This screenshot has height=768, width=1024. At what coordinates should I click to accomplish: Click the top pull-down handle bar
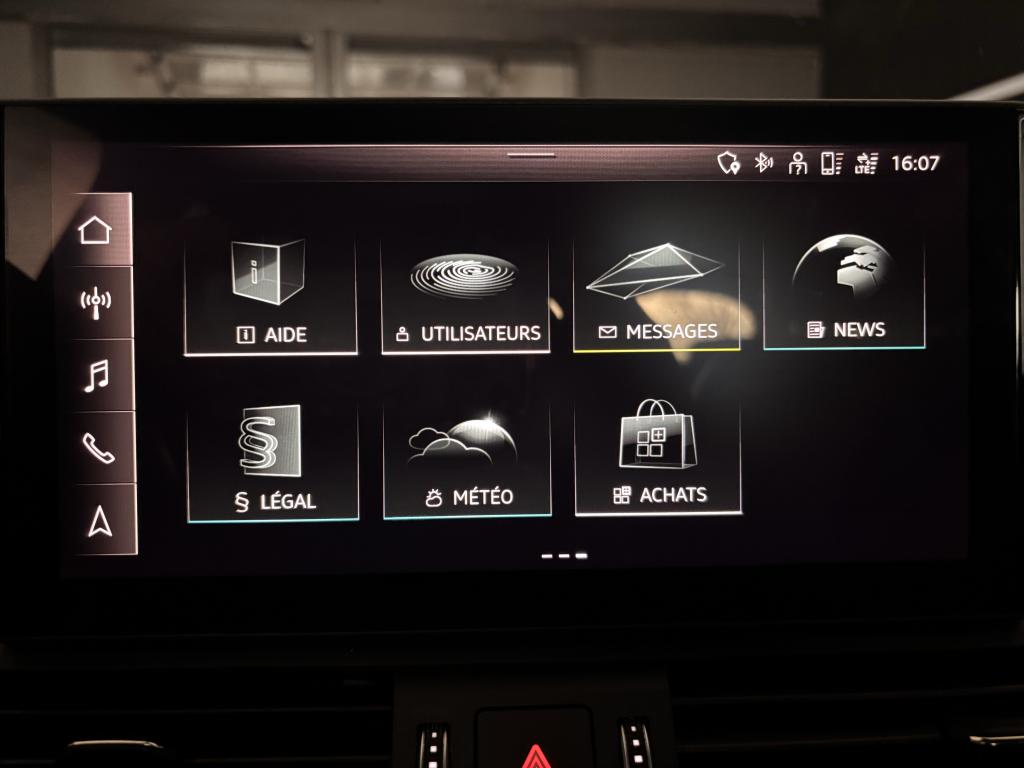(531, 155)
